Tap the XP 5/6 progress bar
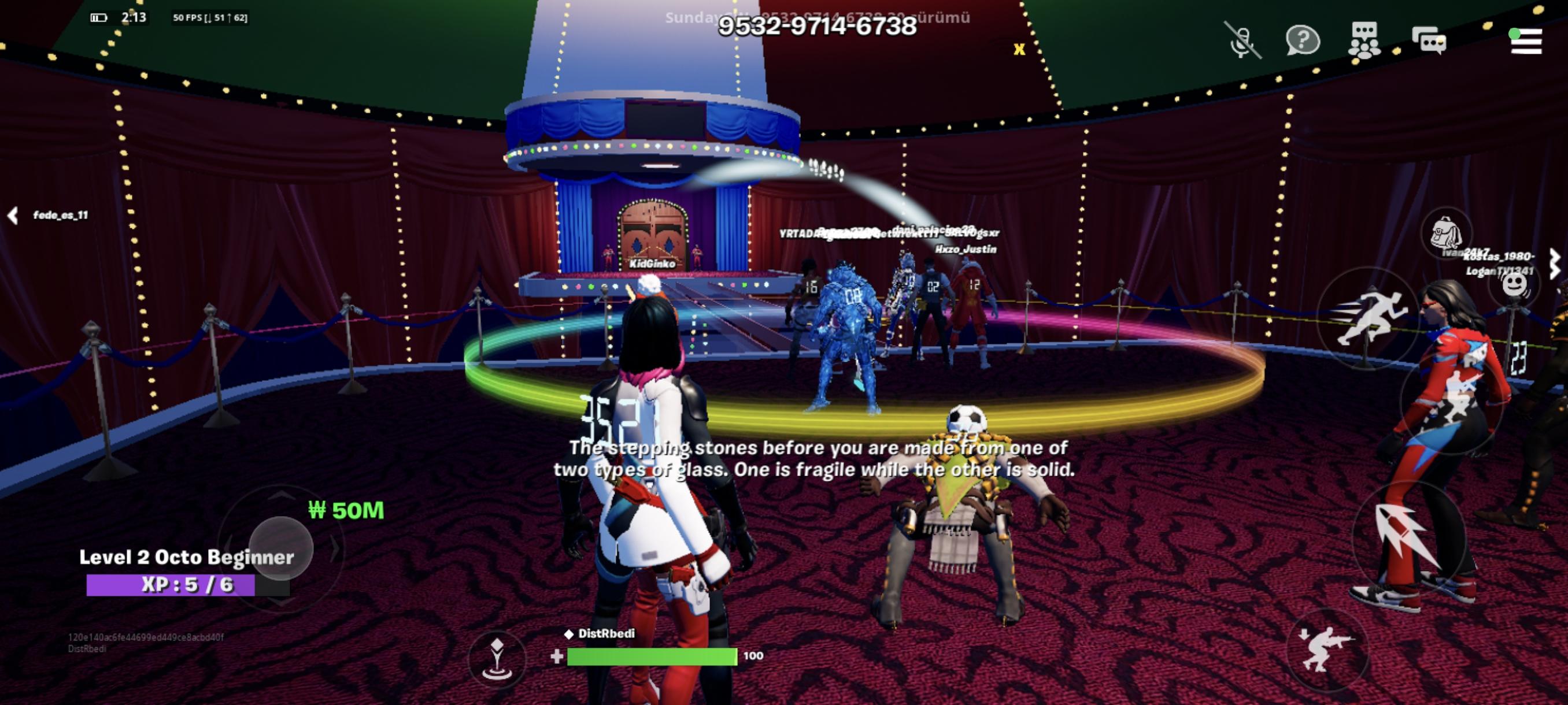This screenshot has width=1568, height=705. tap(171, 586)
